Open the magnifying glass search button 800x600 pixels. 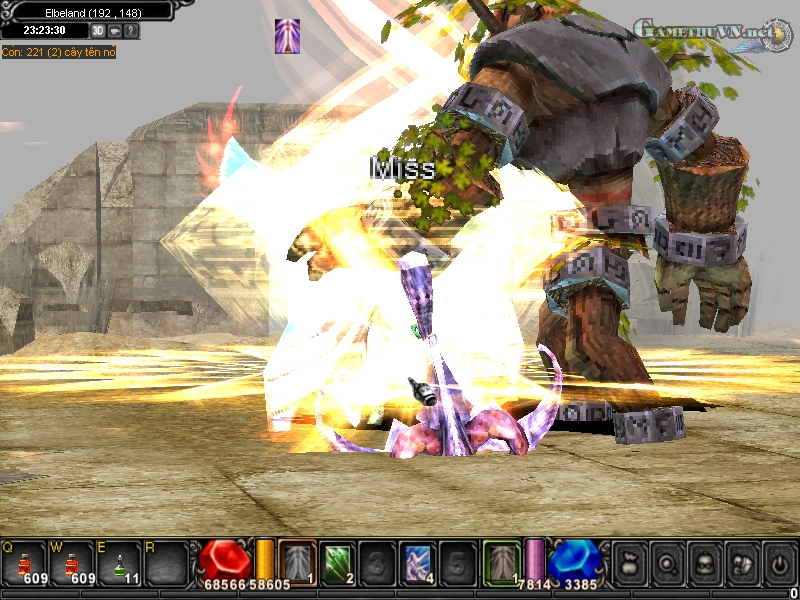click(x=666, y=562)
